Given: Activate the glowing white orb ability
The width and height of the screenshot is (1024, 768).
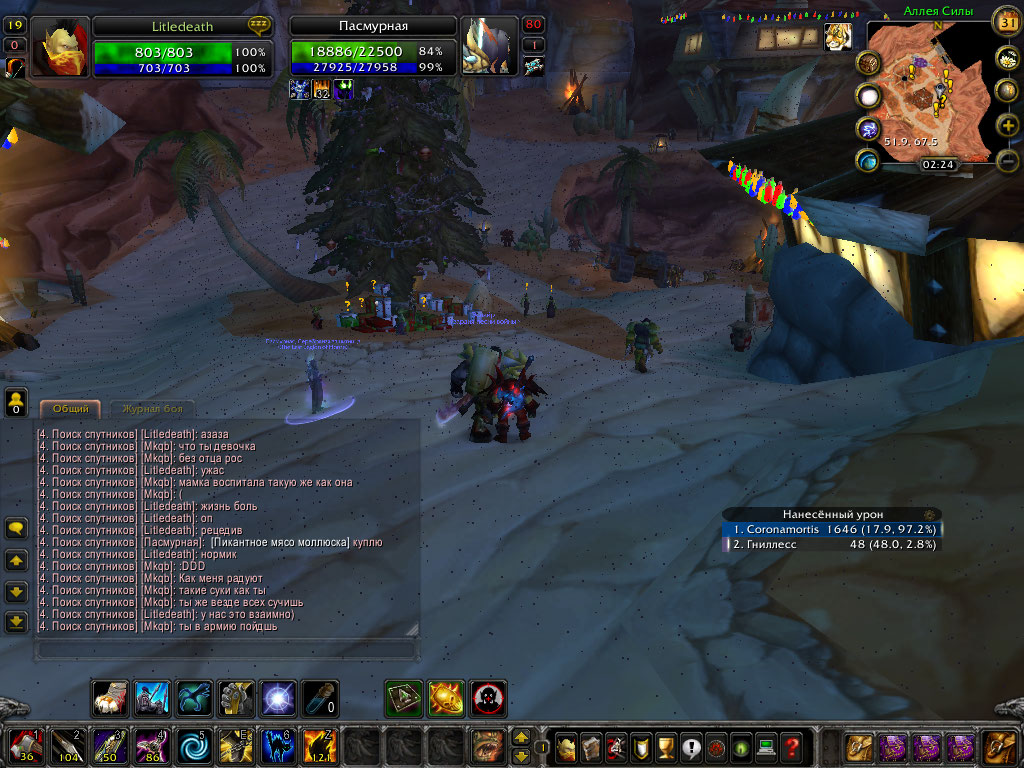Looking at the screenshot, I should [x=278, y=698].
